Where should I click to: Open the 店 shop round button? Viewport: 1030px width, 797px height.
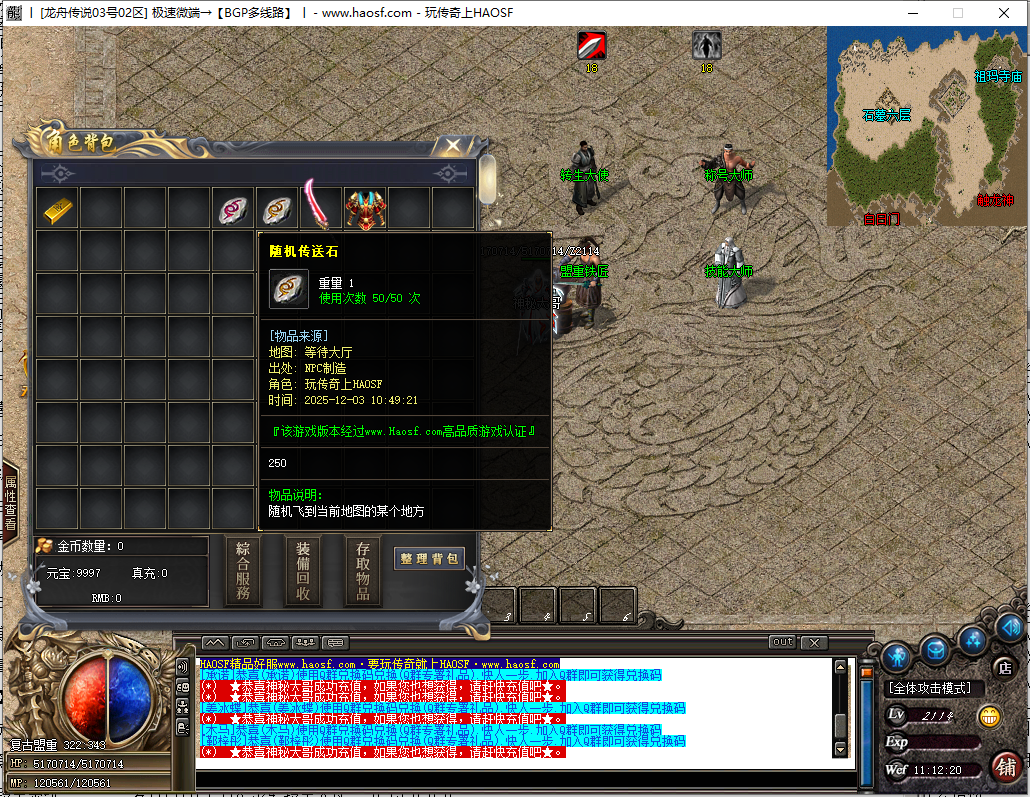(1004, 667)
